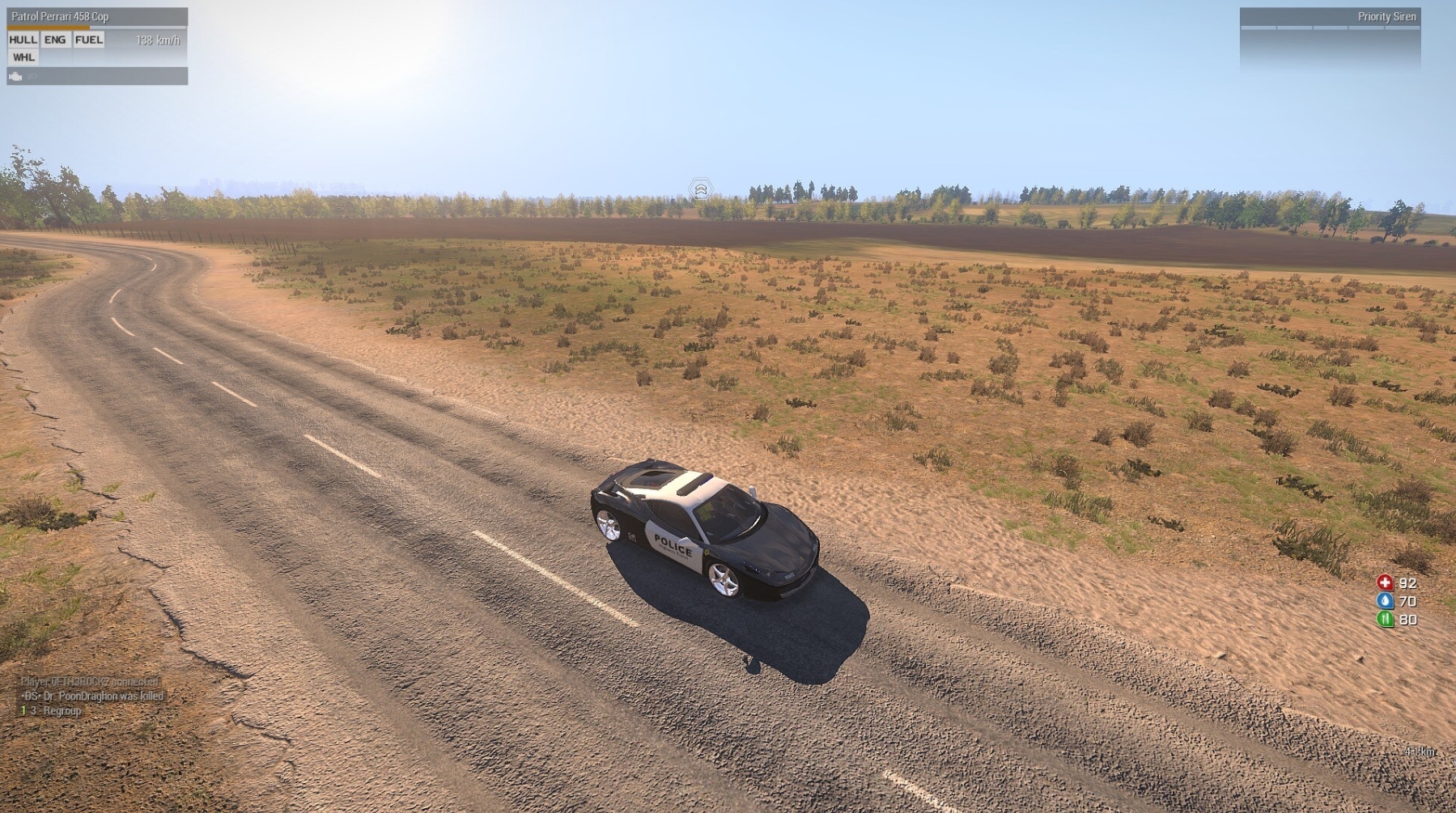Image resolution: width=1456 pixels, height=813 pixels.
Task: Select the blue water droplet icon
Action: [1385, 602]
